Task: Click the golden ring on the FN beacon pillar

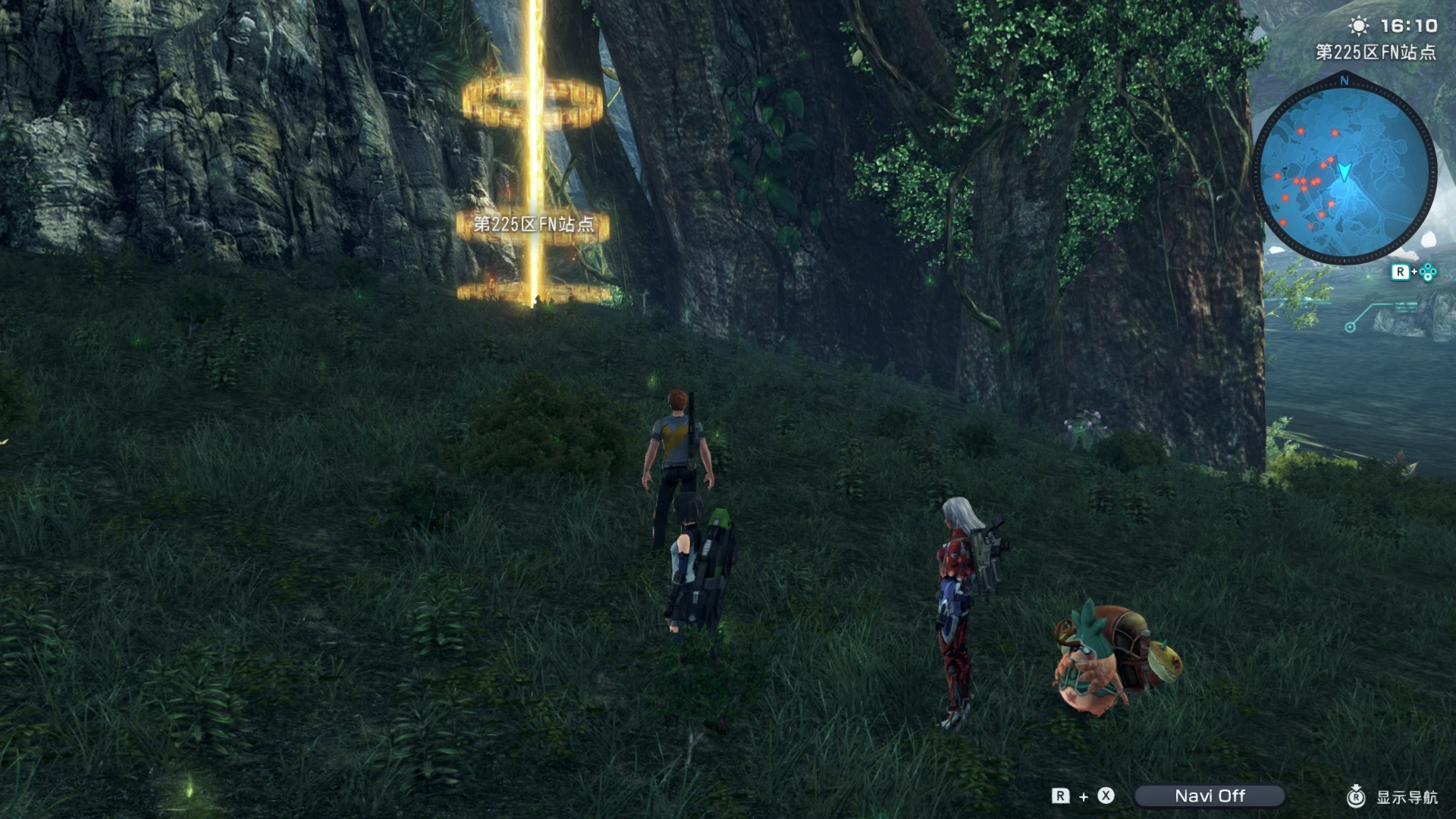Action: [533, 102]
